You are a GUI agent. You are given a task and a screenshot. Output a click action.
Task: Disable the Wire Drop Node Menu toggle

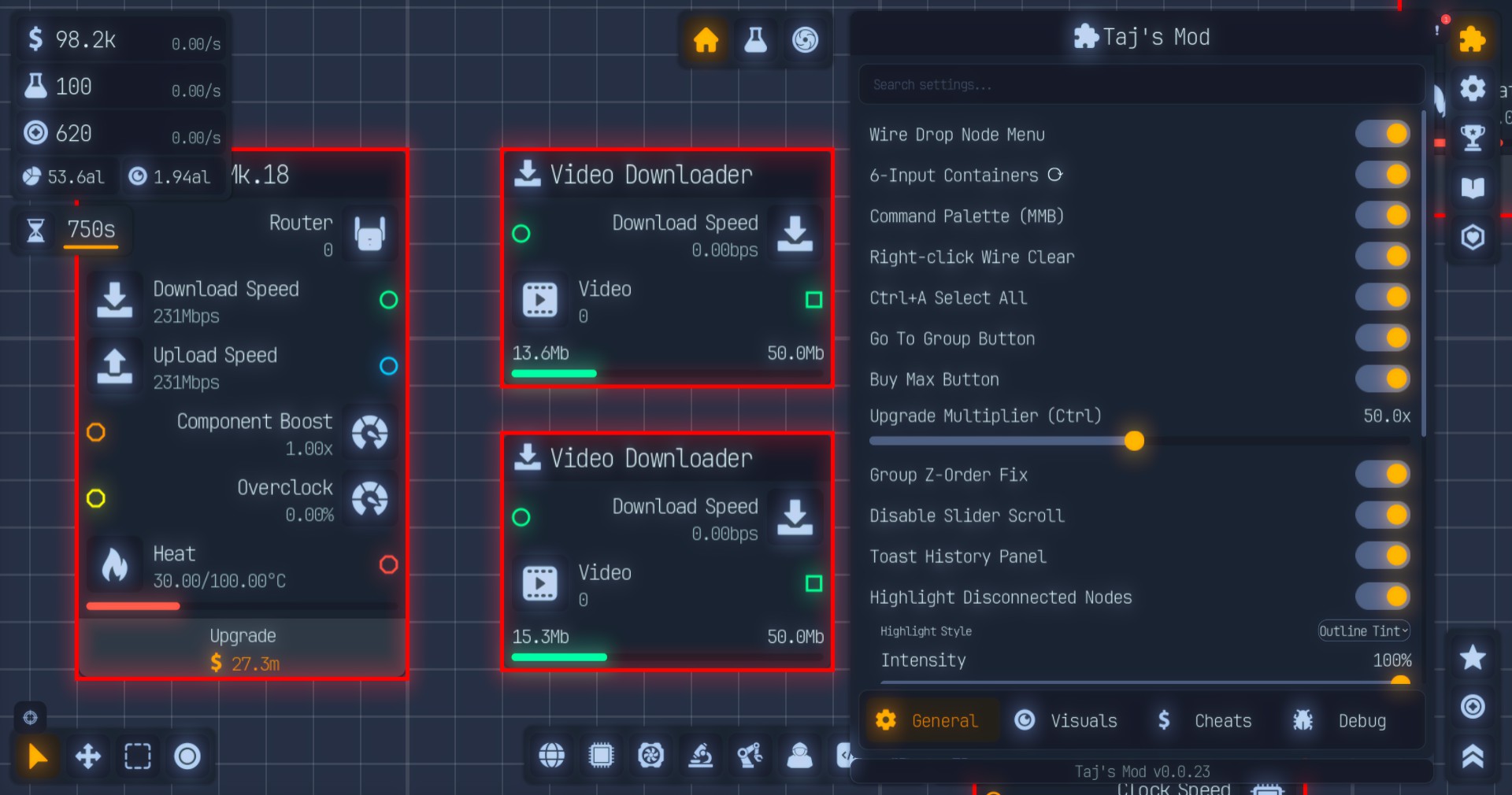coord(1382,134)
